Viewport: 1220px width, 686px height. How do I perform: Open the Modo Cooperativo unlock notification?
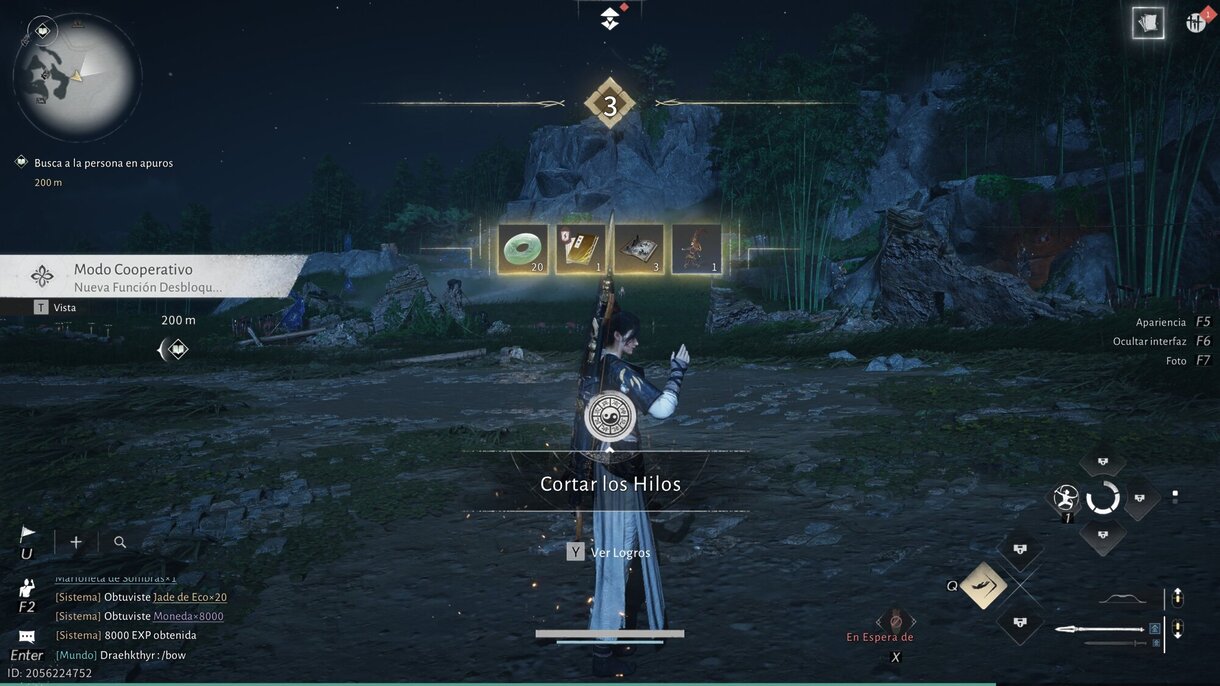pyautogui.click(x=150, y=277)
